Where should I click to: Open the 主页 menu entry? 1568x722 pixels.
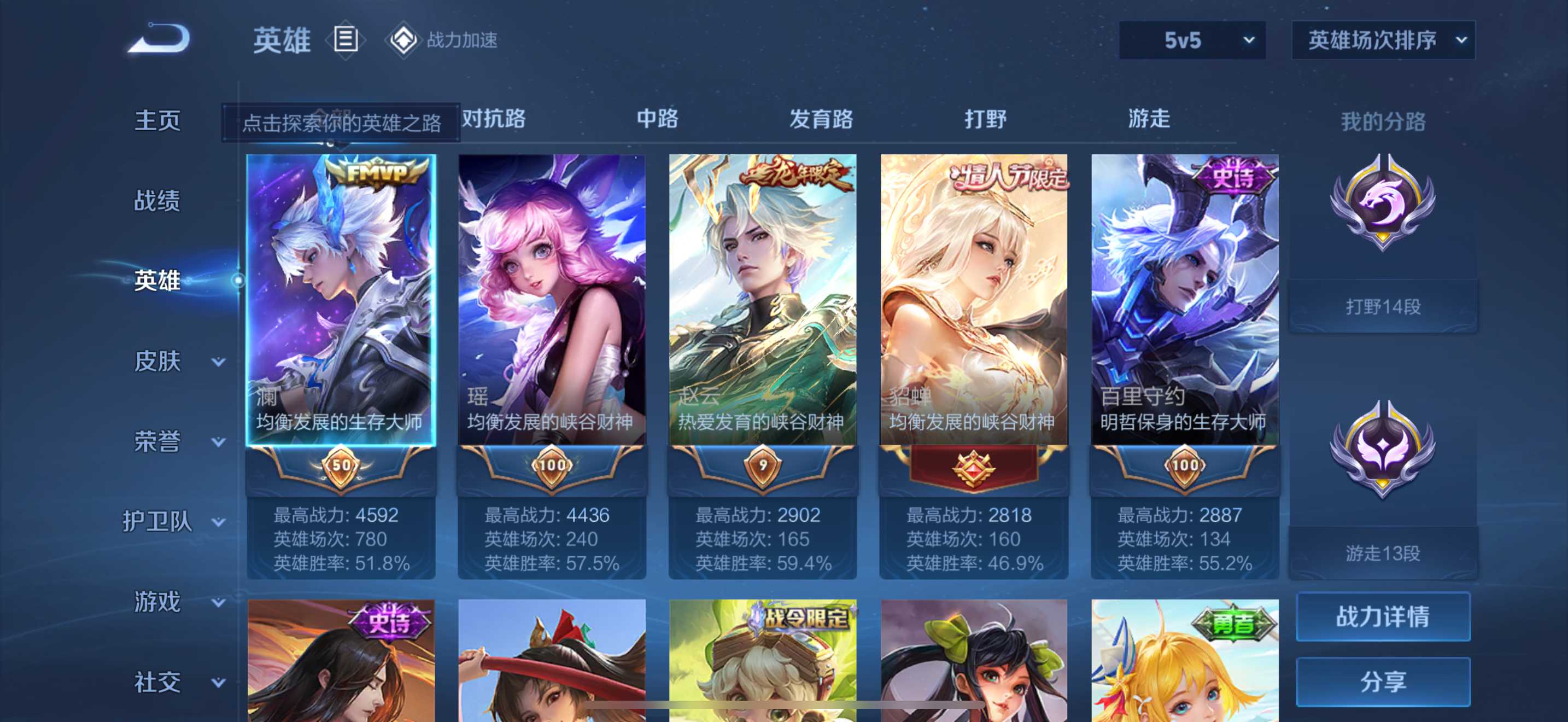point(157,120)
